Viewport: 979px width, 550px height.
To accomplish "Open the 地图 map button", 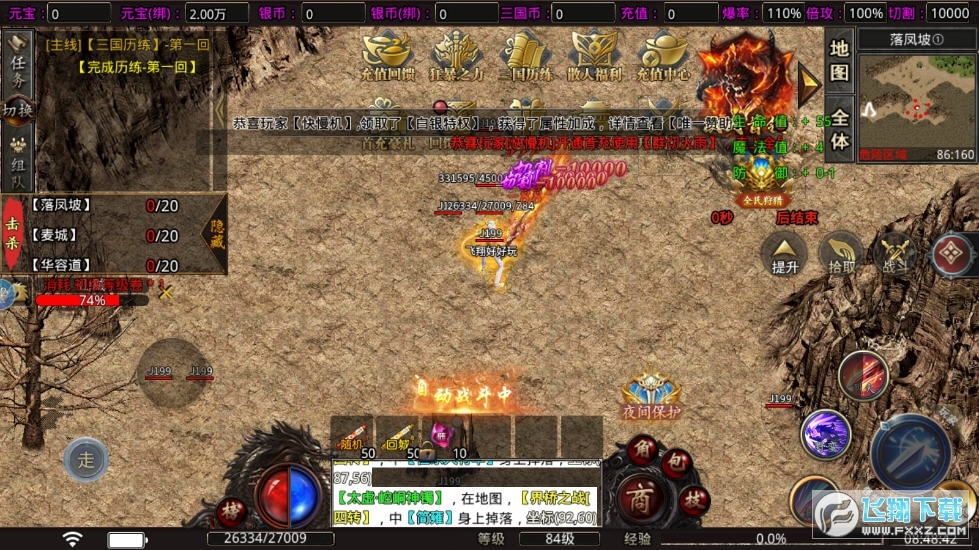I will click(x=839, y=61).
